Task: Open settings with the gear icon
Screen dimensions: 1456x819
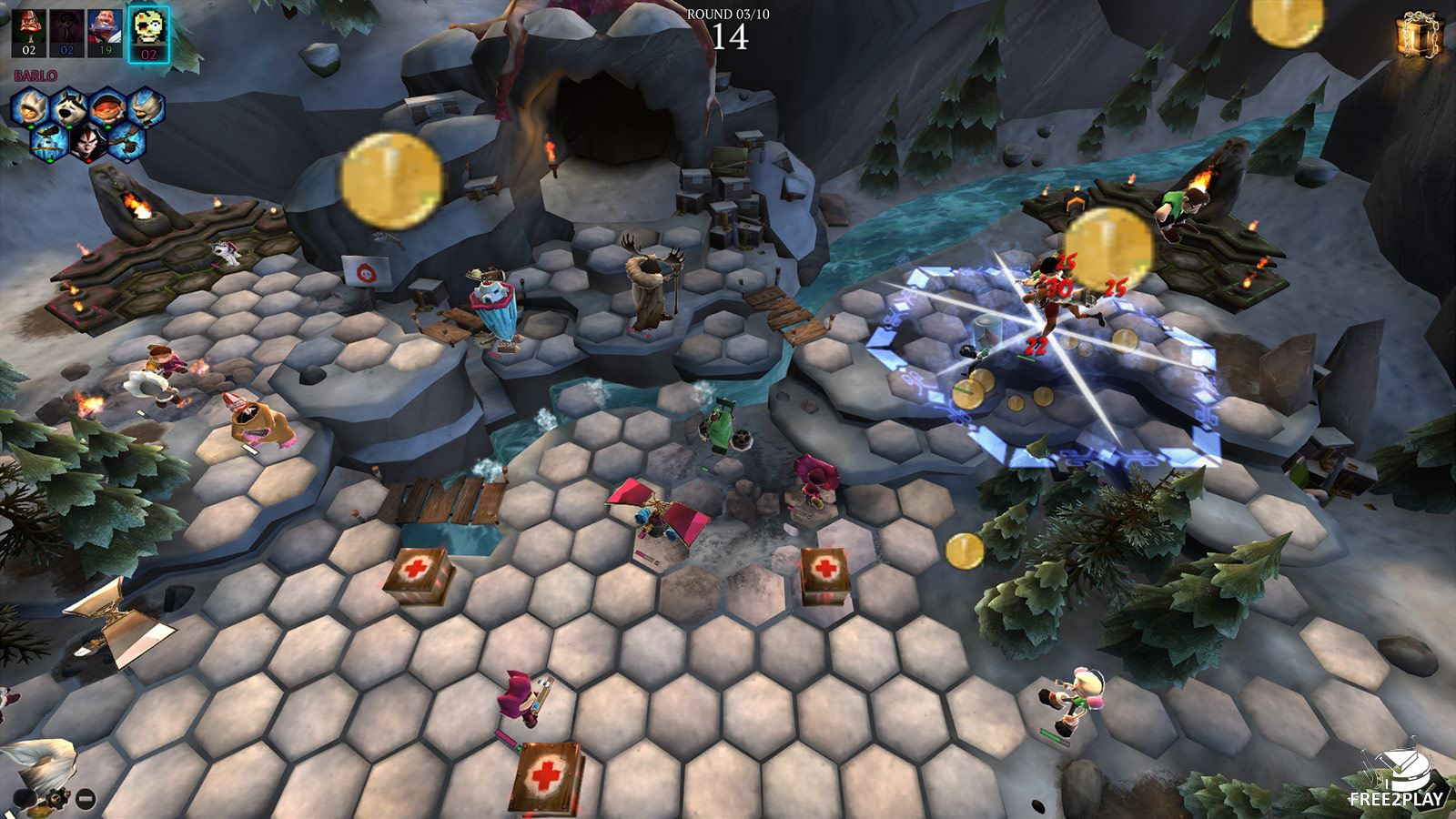Action: [x=59, y=800]
